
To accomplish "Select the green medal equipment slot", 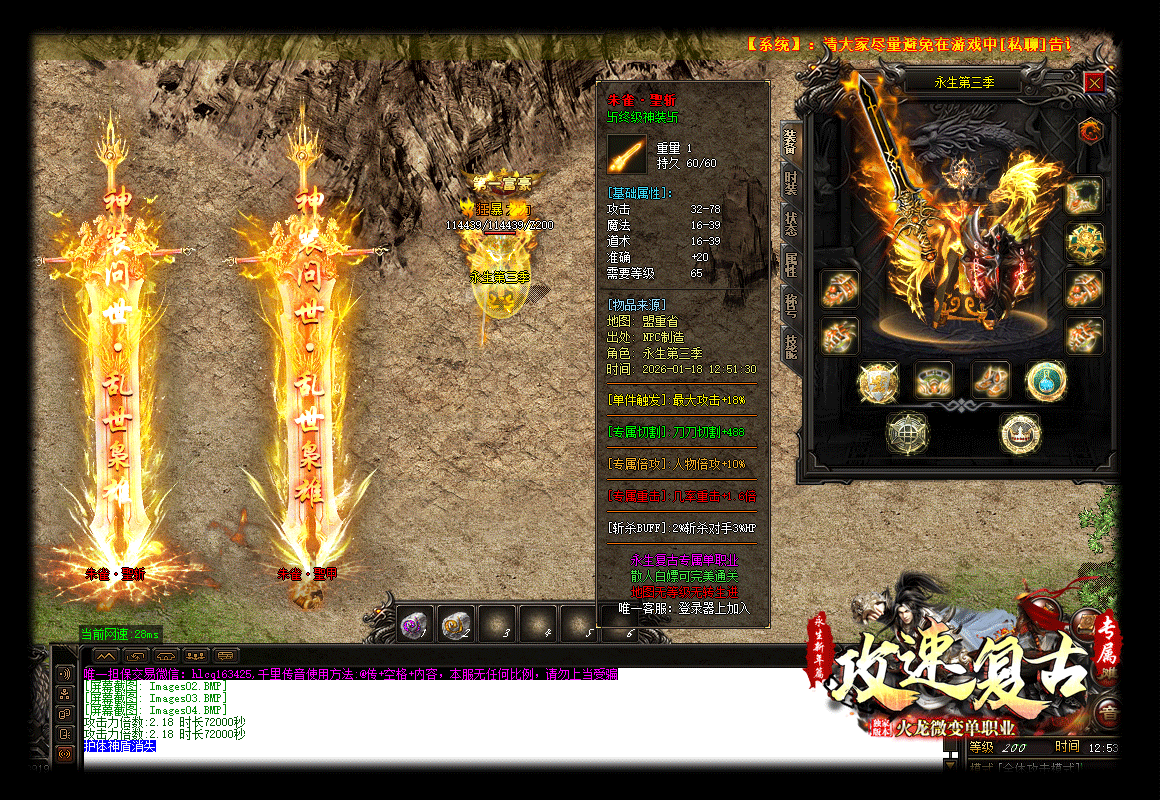I will point(1083,242).
